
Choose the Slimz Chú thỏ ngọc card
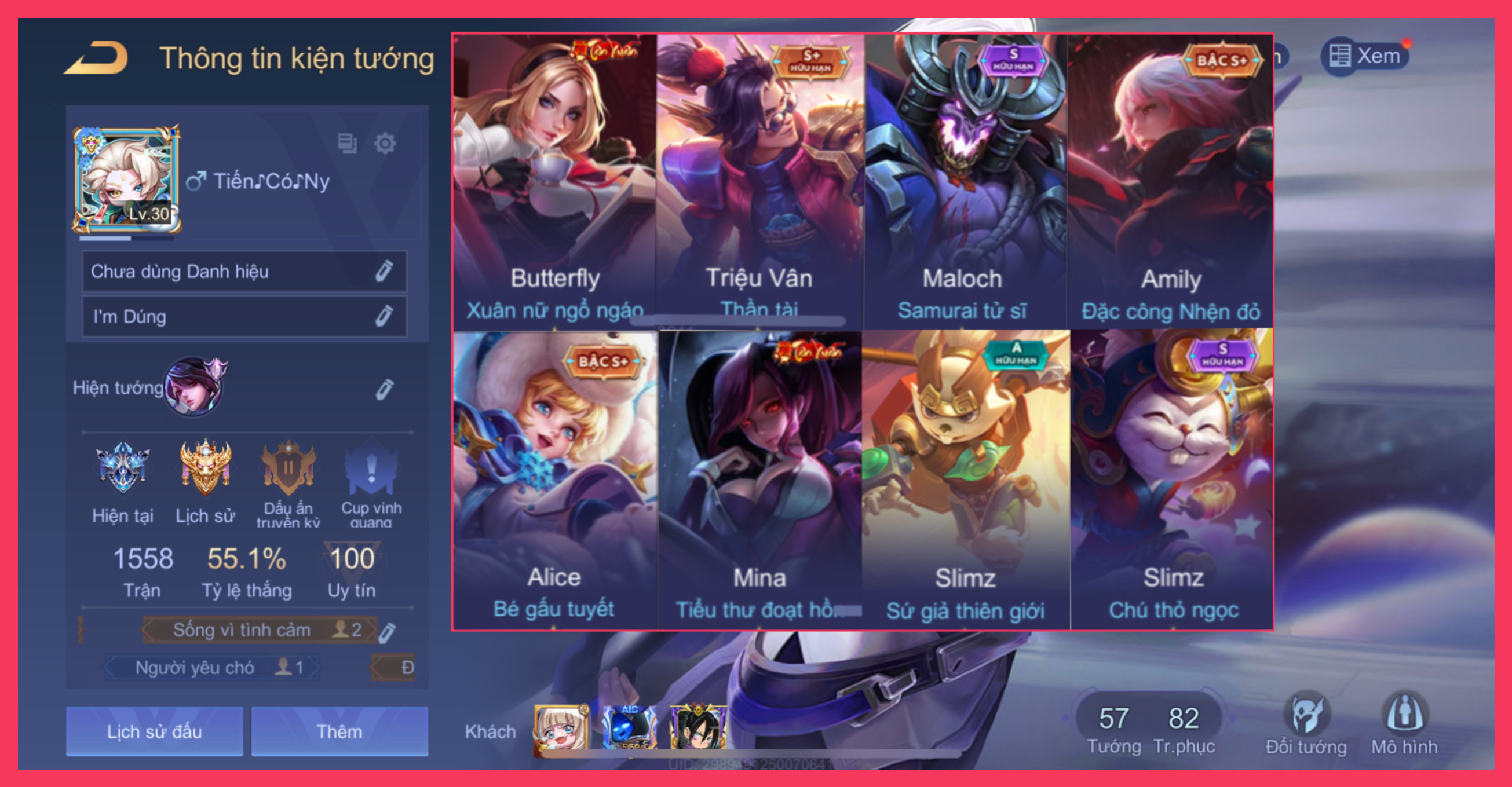pos(1173,478)
